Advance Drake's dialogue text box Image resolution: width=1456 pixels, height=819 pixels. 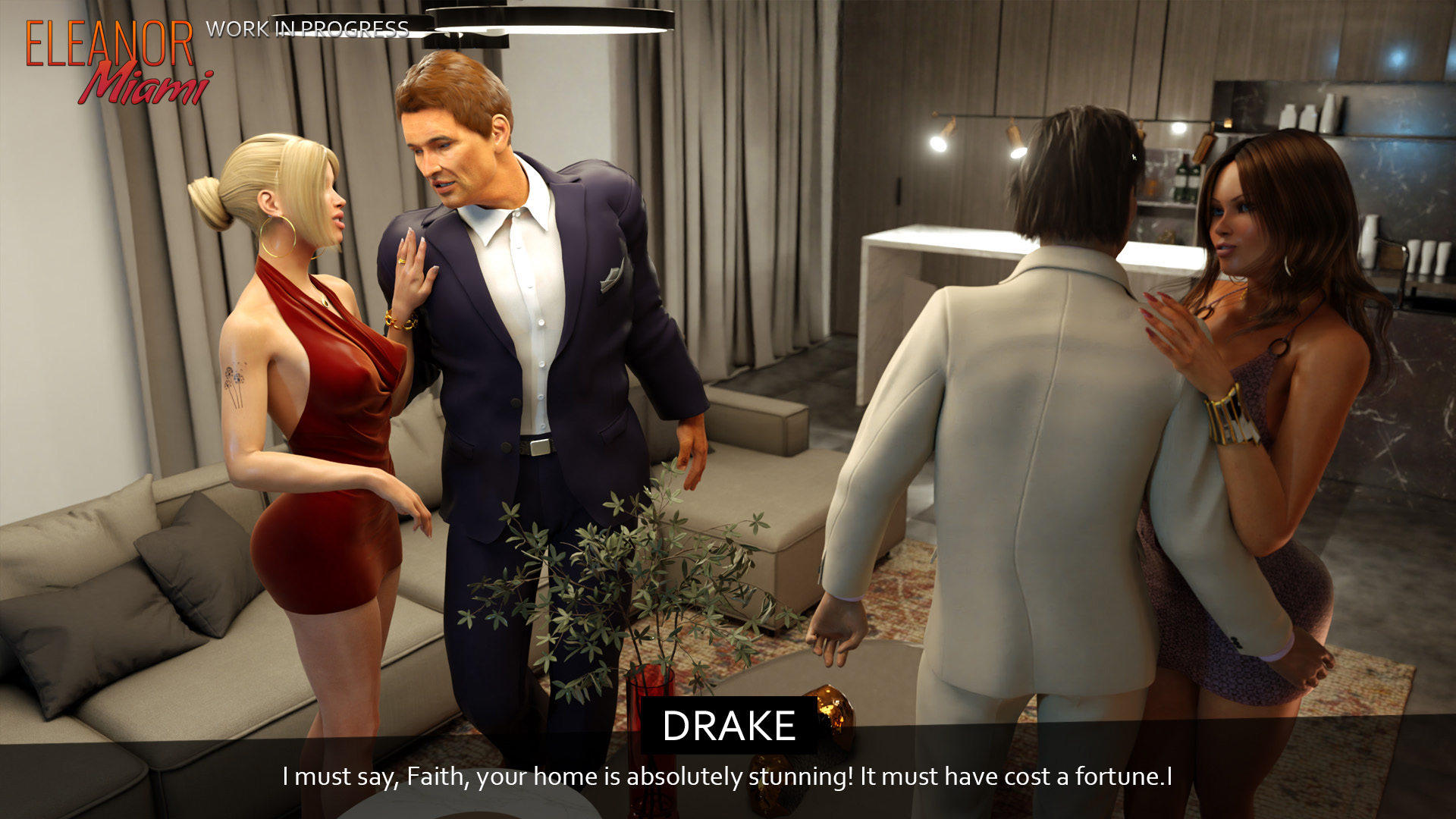click(726, 777)
